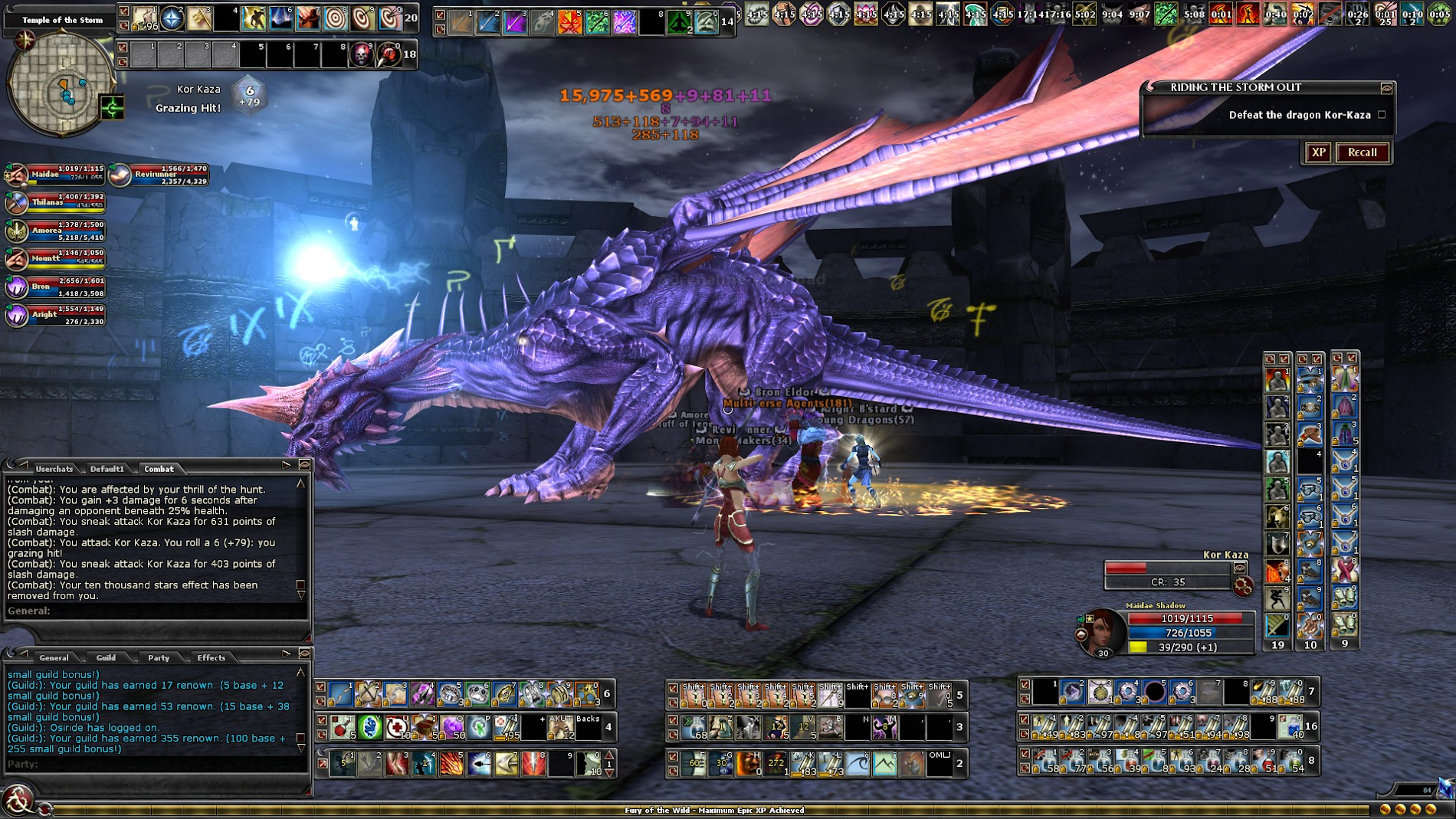Activate the red skull ability icon

361,54
